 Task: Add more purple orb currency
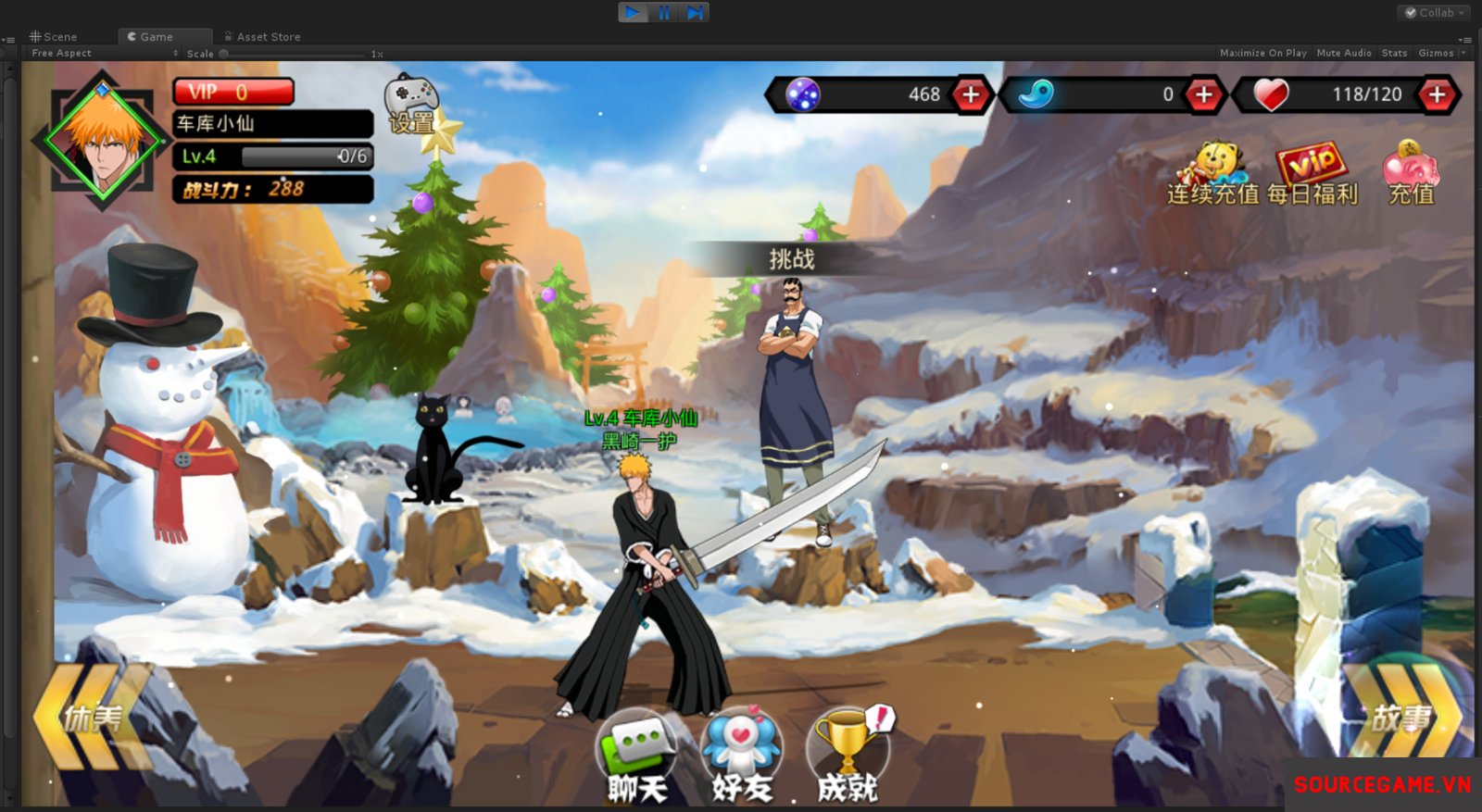971,94
